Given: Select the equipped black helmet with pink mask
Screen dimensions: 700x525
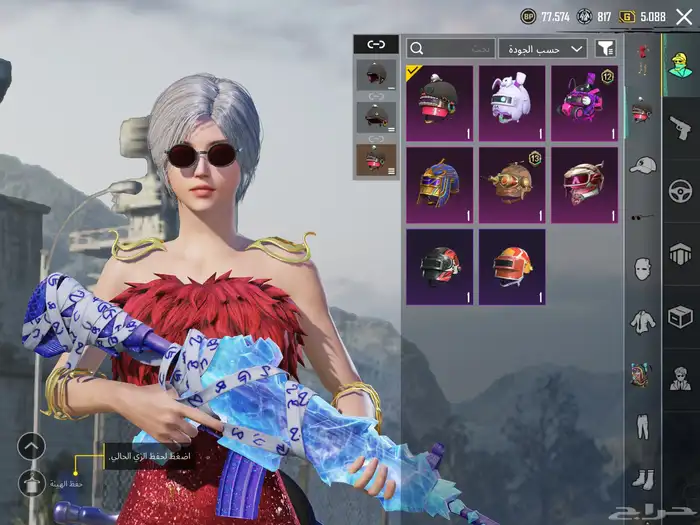Looking at the screenshot, I should (439, 102).
